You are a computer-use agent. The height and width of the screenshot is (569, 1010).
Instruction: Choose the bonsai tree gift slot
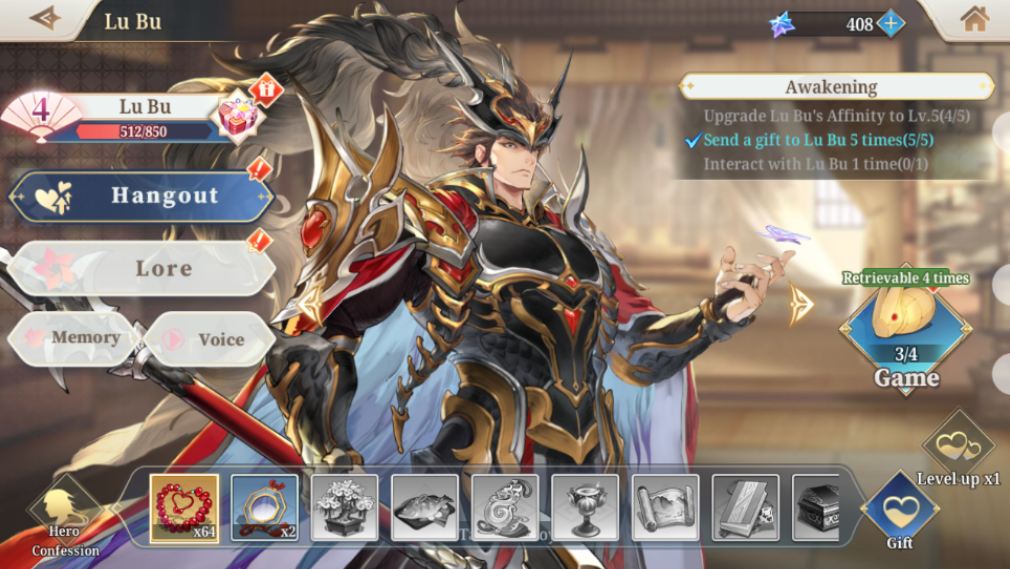[x=345, y=508]
